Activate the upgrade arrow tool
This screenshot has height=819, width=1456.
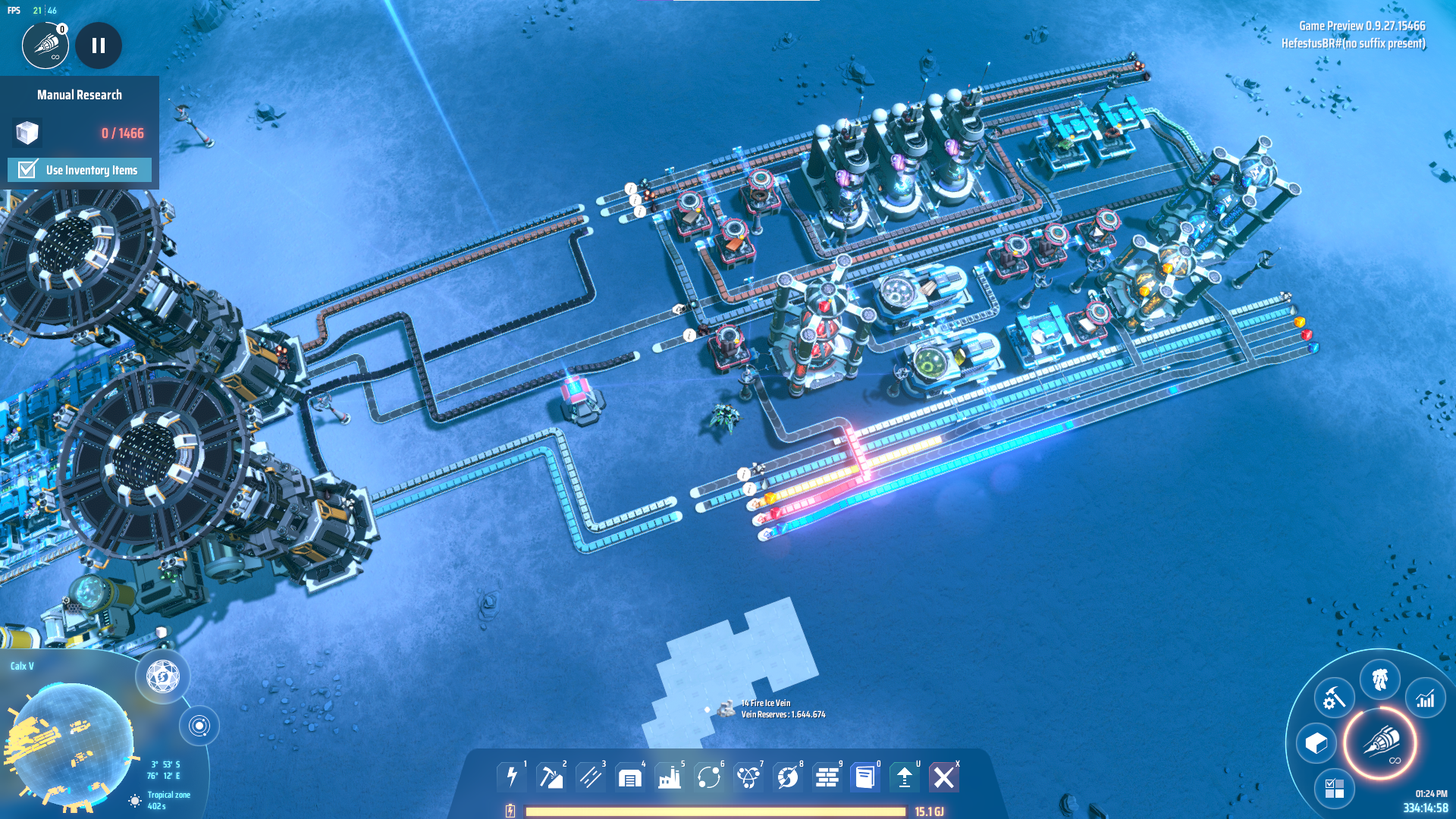click(x=905, y=777)
